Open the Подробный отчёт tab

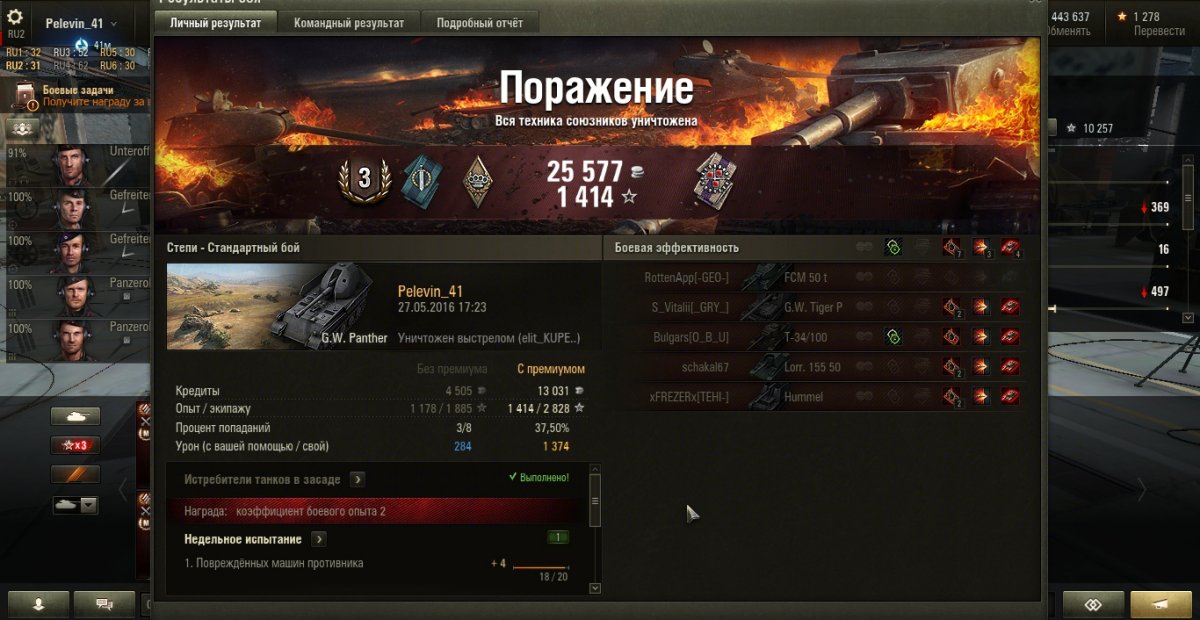click(x=481, y=23)
